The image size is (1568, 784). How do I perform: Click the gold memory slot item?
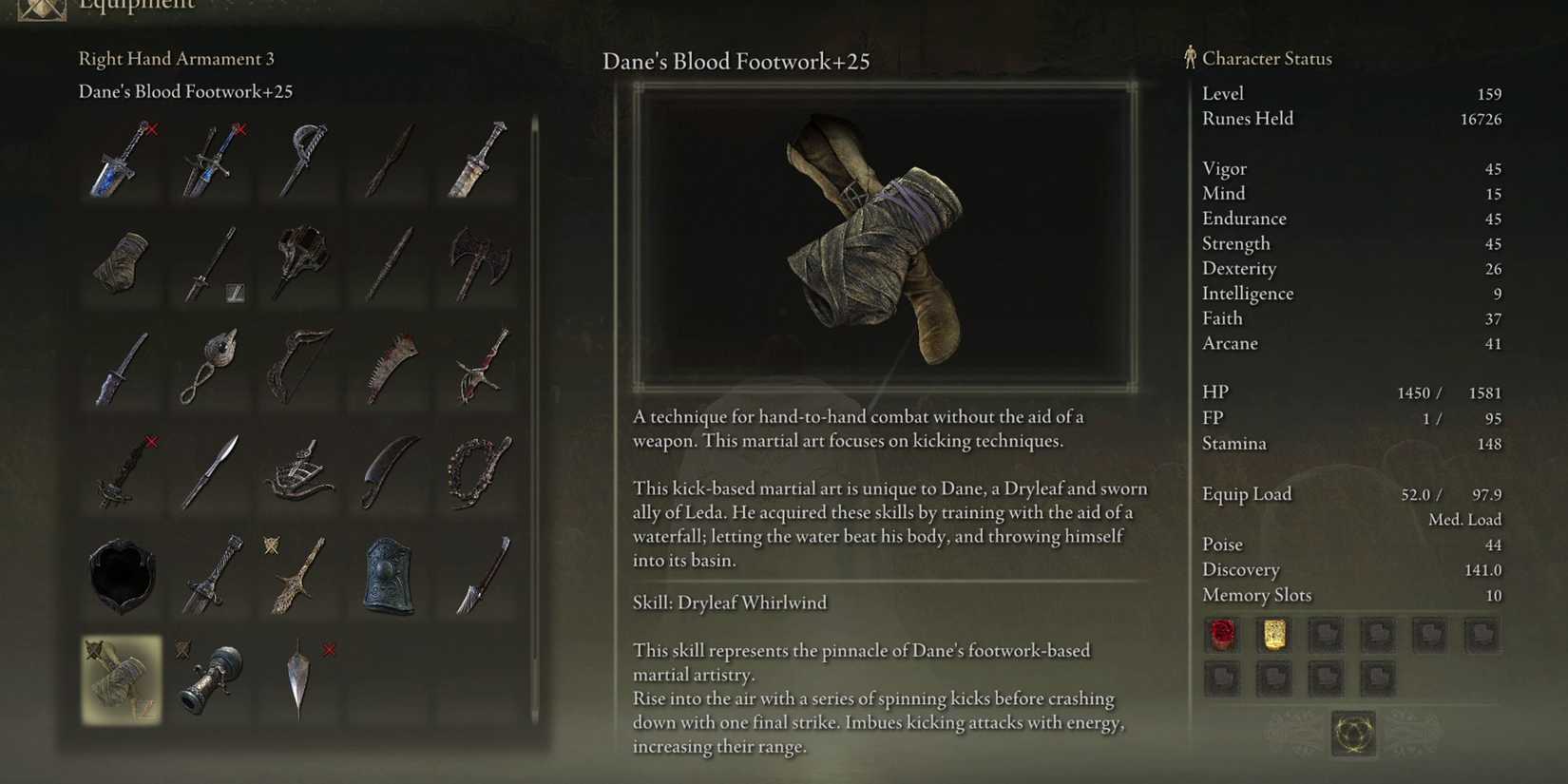[1274, 635]
